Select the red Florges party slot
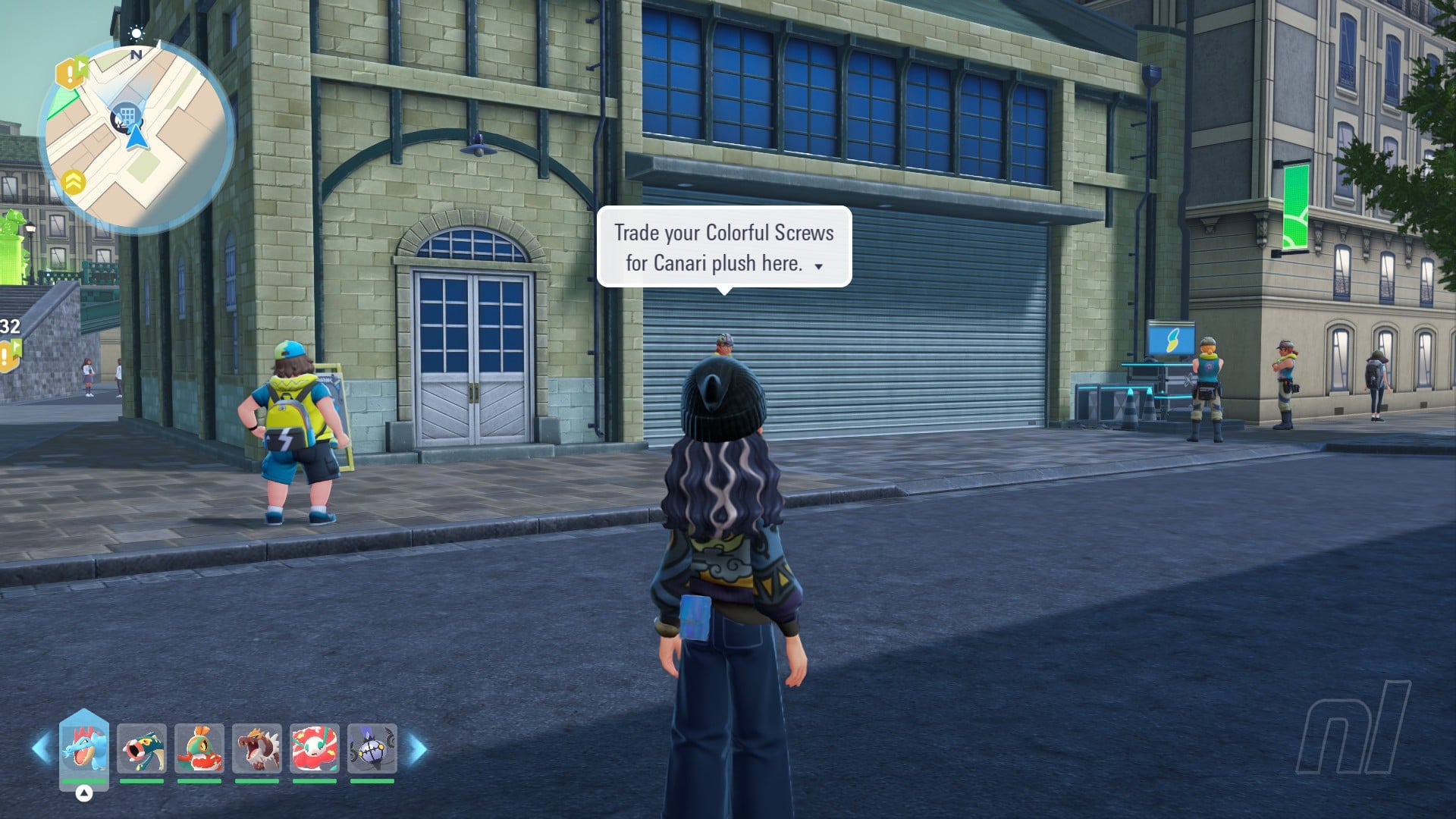The width and height of the screenshot is (1456, 819). 315,748
